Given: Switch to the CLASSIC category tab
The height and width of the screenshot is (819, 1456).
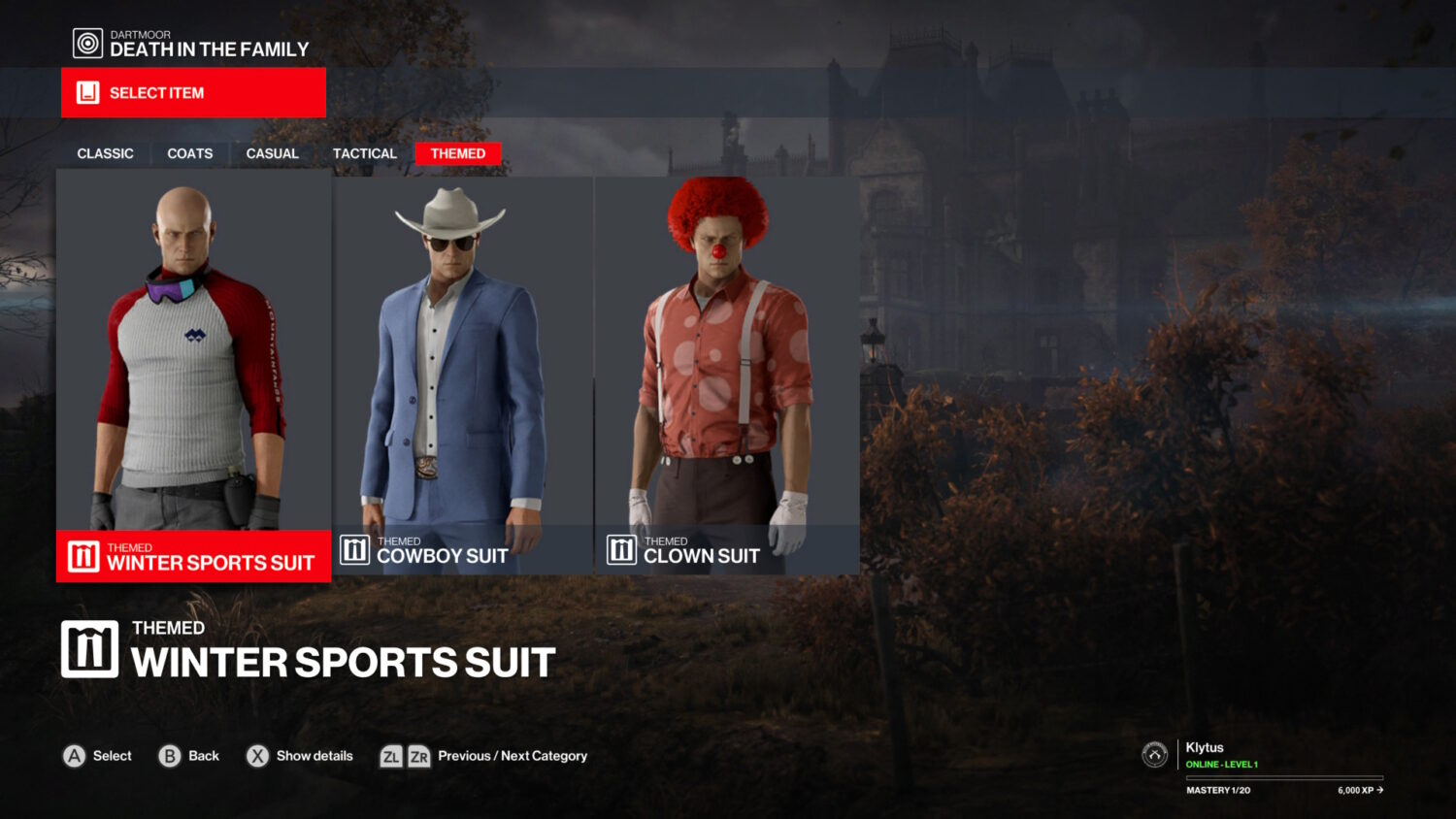Looking at the screenshot, I should click(x=105, y=153).
